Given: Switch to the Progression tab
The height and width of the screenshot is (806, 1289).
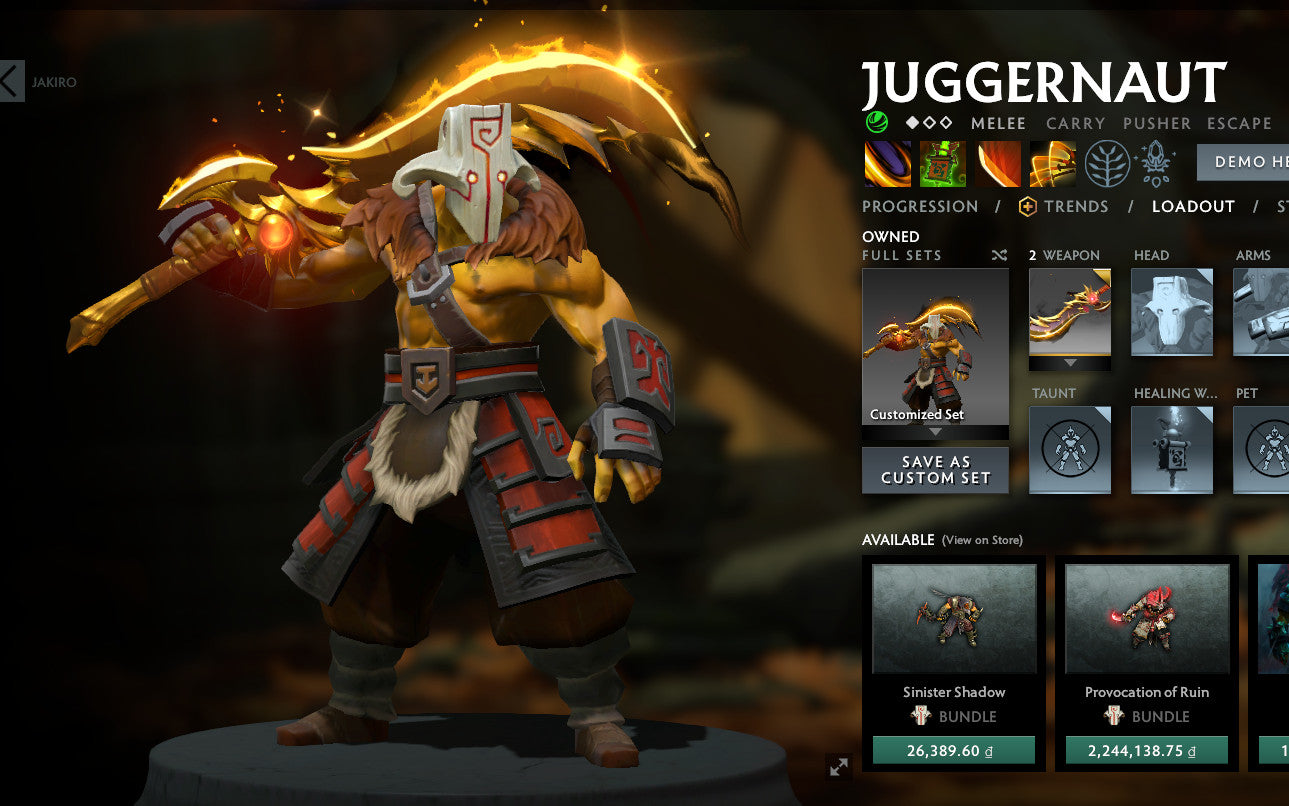Looking at the screenshot, I should coord(919,206).
